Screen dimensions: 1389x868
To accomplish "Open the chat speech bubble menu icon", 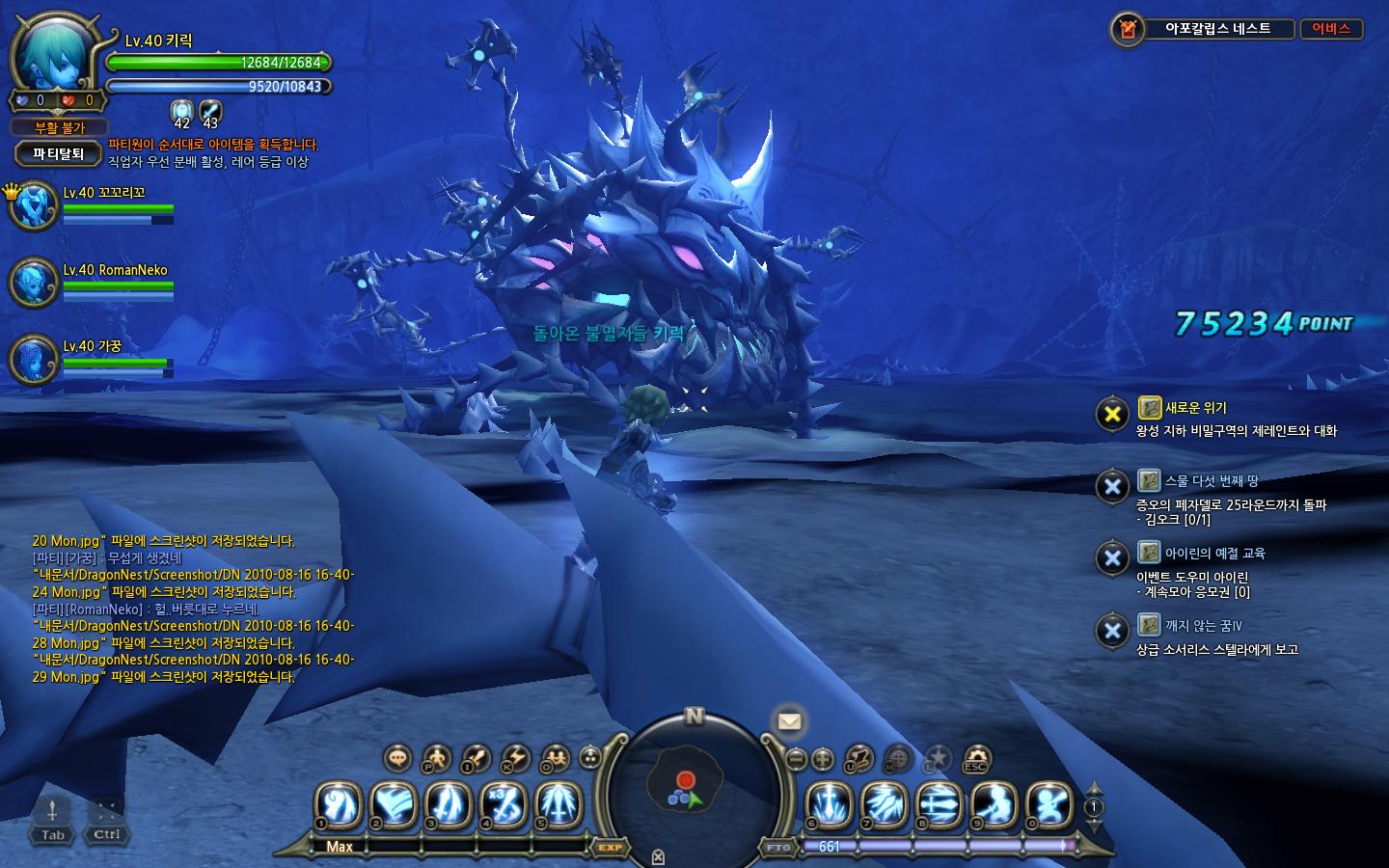I will [x=397, y=758].
